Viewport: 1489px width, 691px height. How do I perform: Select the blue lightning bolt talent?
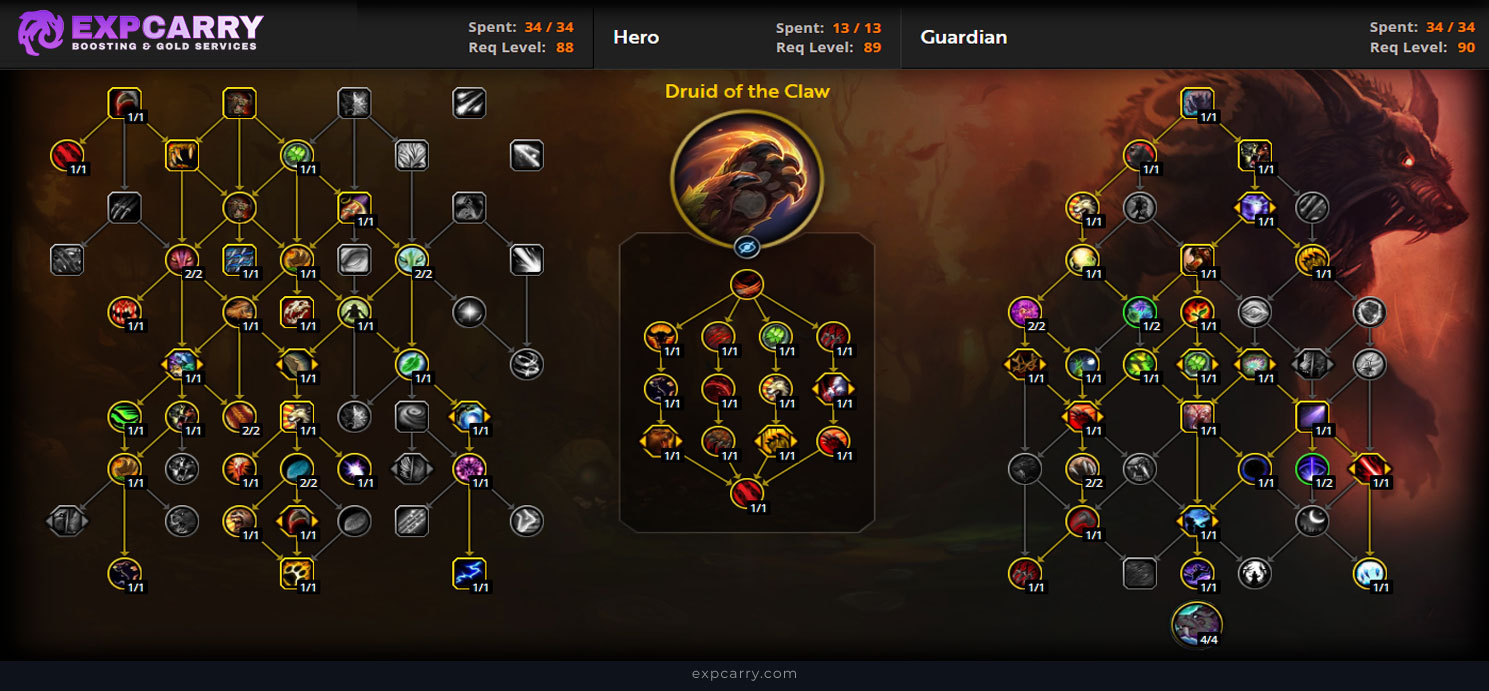click(469, 573)
